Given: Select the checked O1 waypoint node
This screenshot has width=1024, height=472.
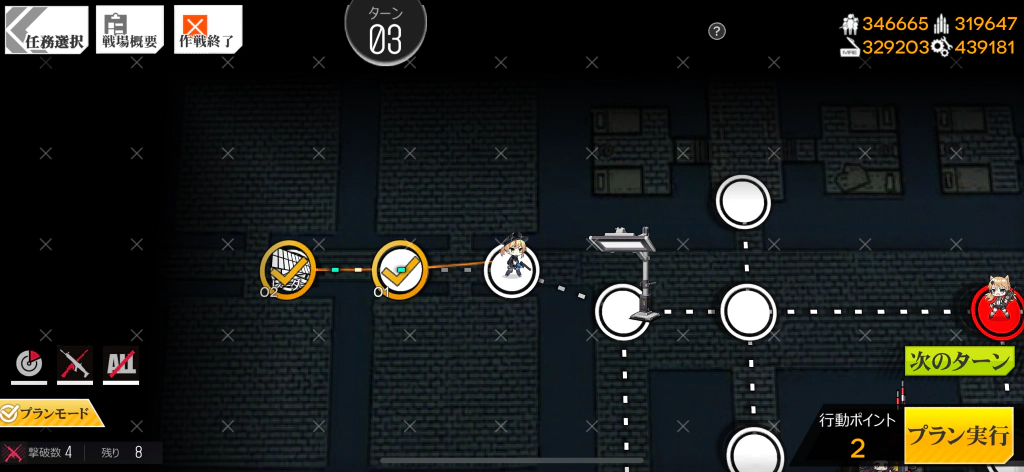Looking at the screenshot, I should (400, 270).
